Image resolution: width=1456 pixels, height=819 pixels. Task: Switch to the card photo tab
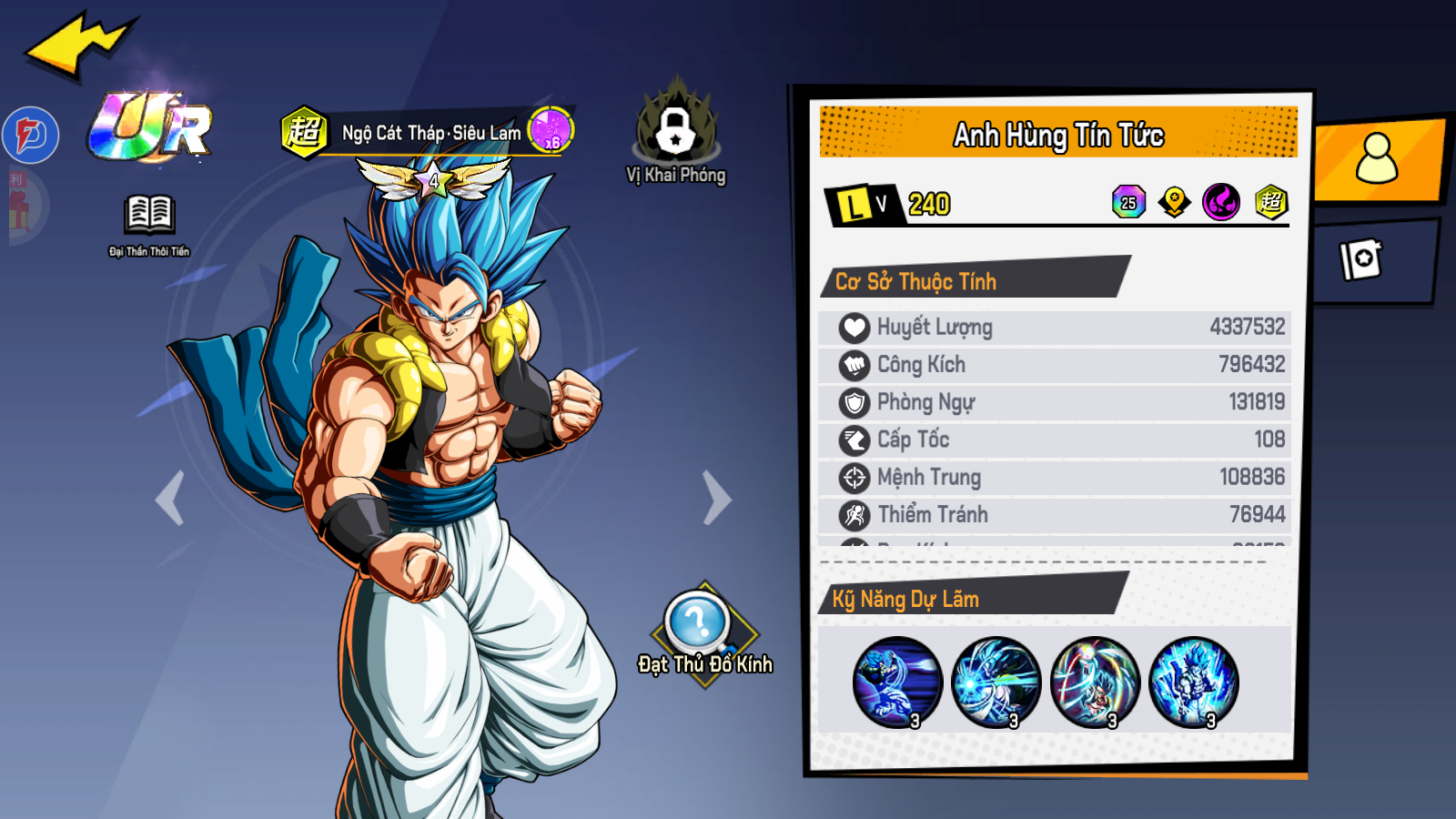1361,260
